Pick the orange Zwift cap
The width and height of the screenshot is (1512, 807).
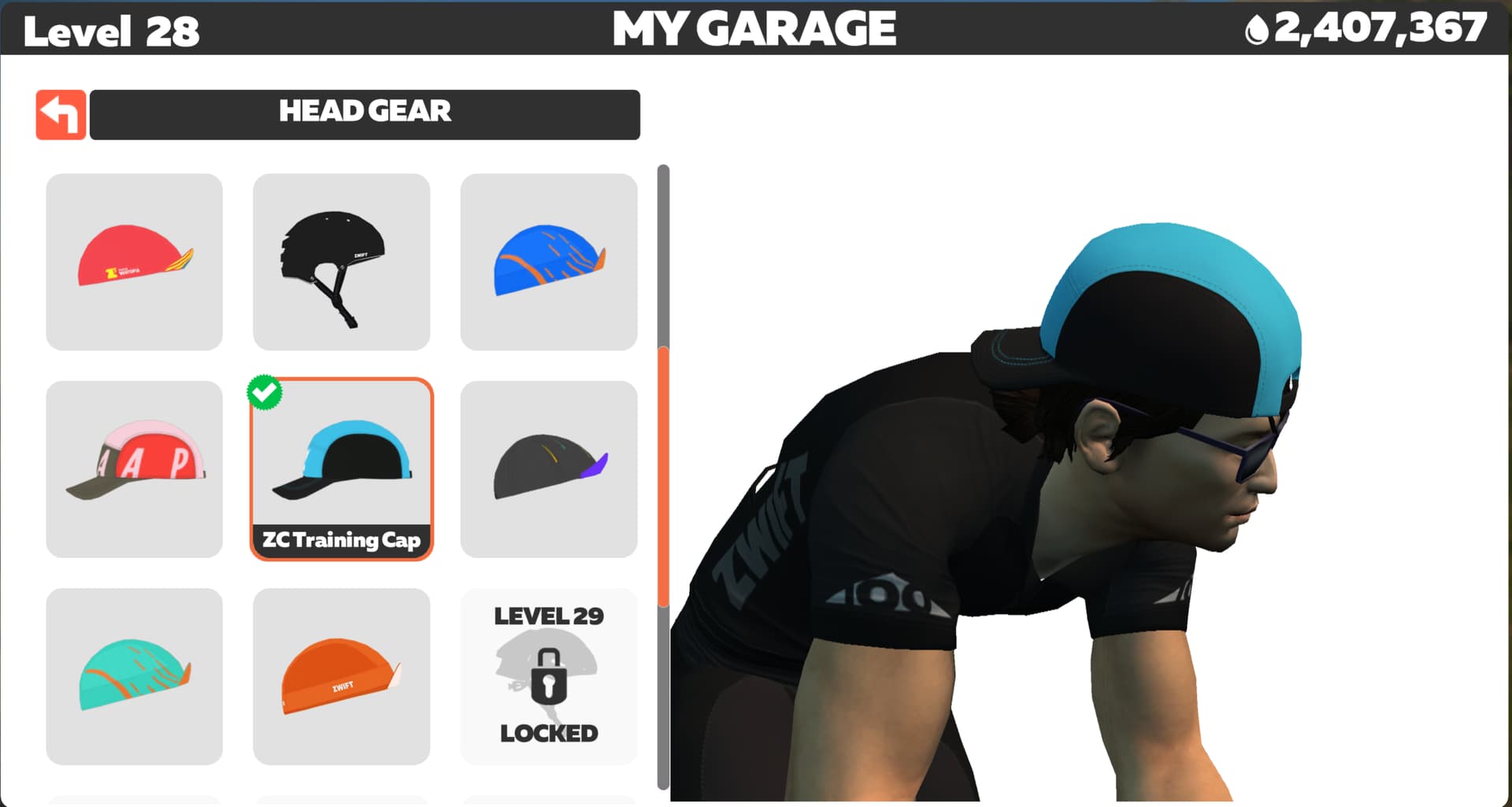pos(341,677)
